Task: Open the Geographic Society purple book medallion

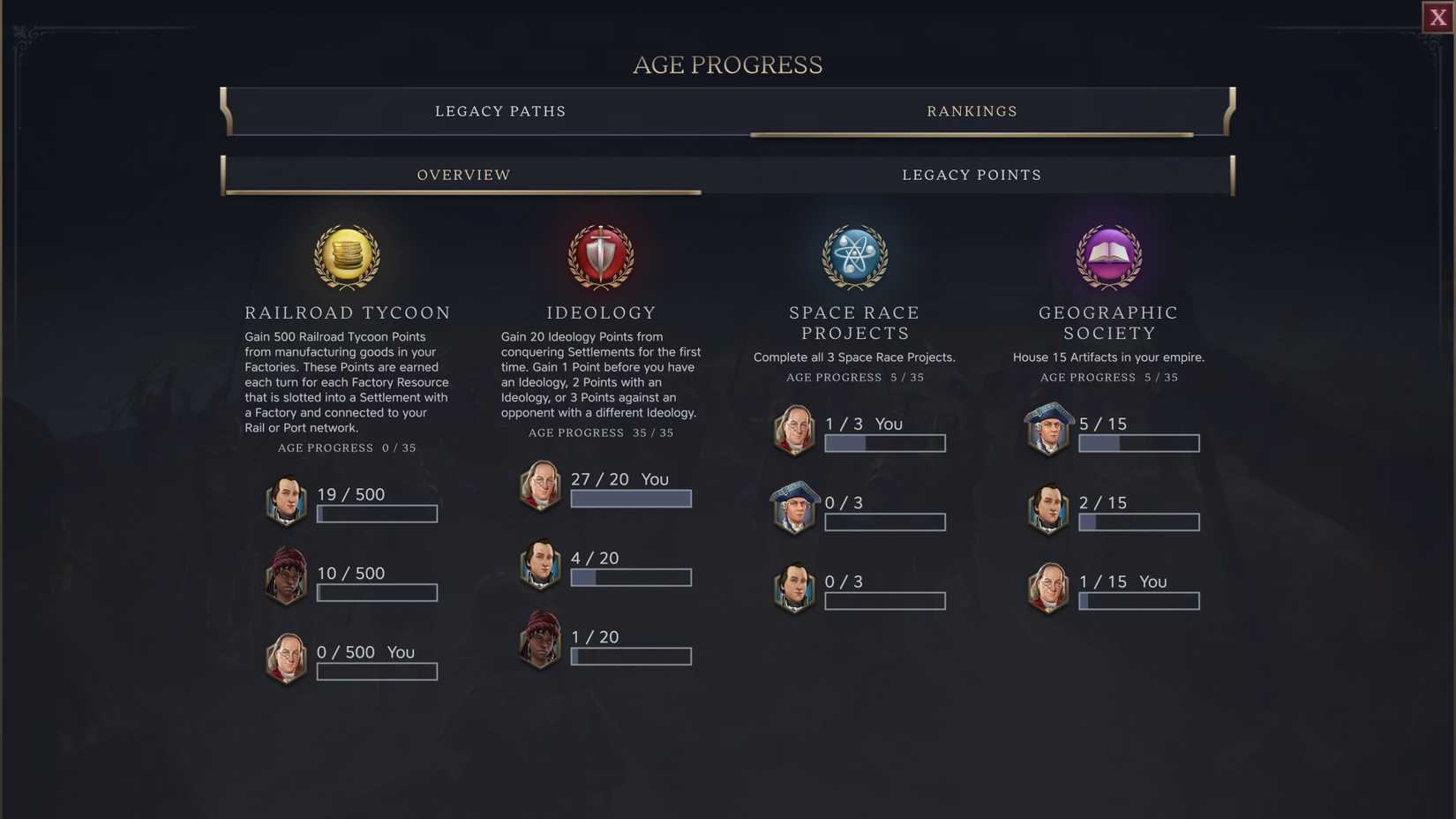Action: [x=1108, y=257]
